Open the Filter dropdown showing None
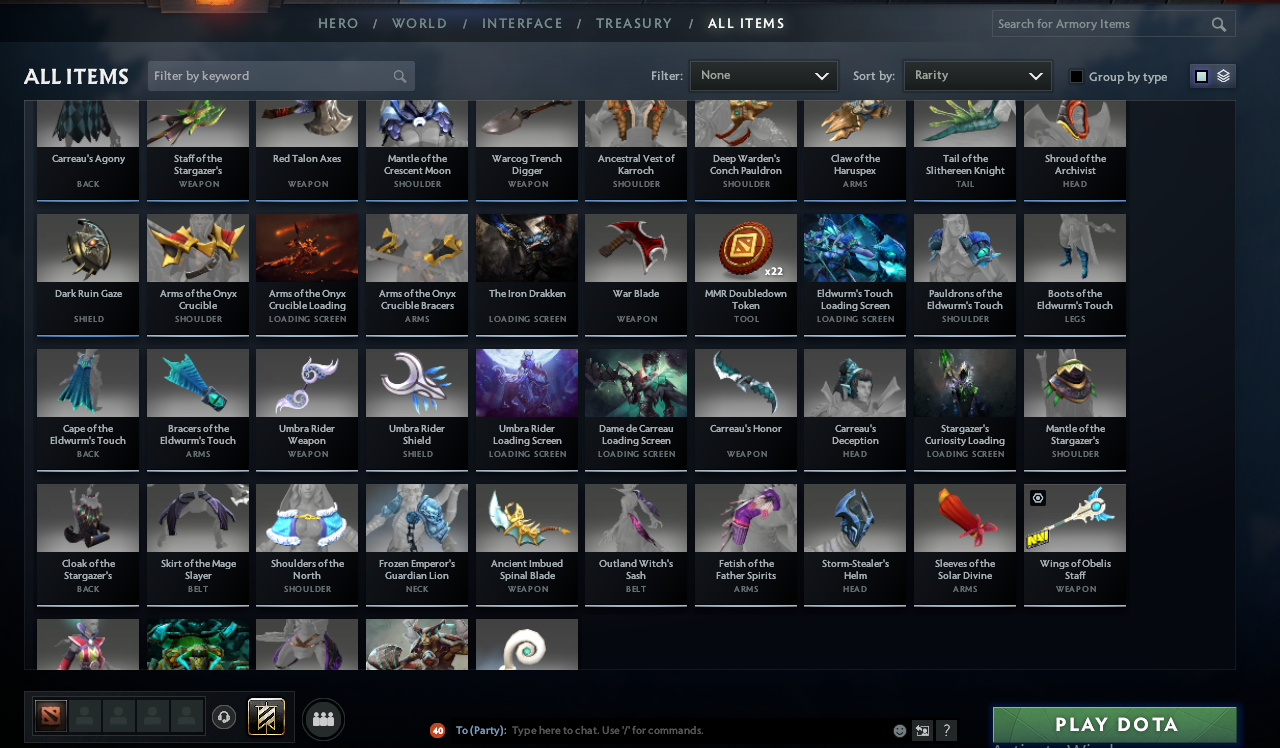1280x748 pixels. [x=763, y=75]
